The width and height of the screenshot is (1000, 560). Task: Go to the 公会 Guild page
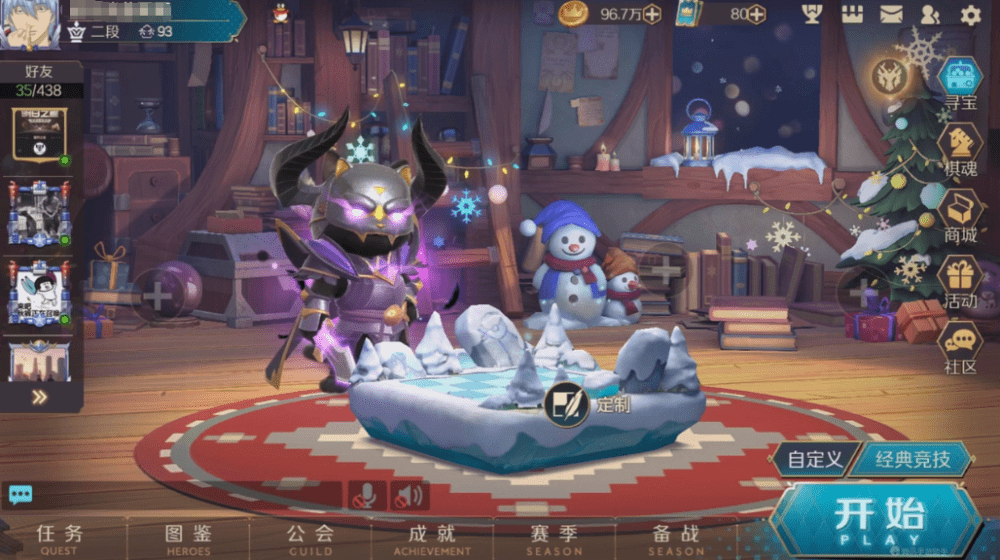(x=310, y=538)
